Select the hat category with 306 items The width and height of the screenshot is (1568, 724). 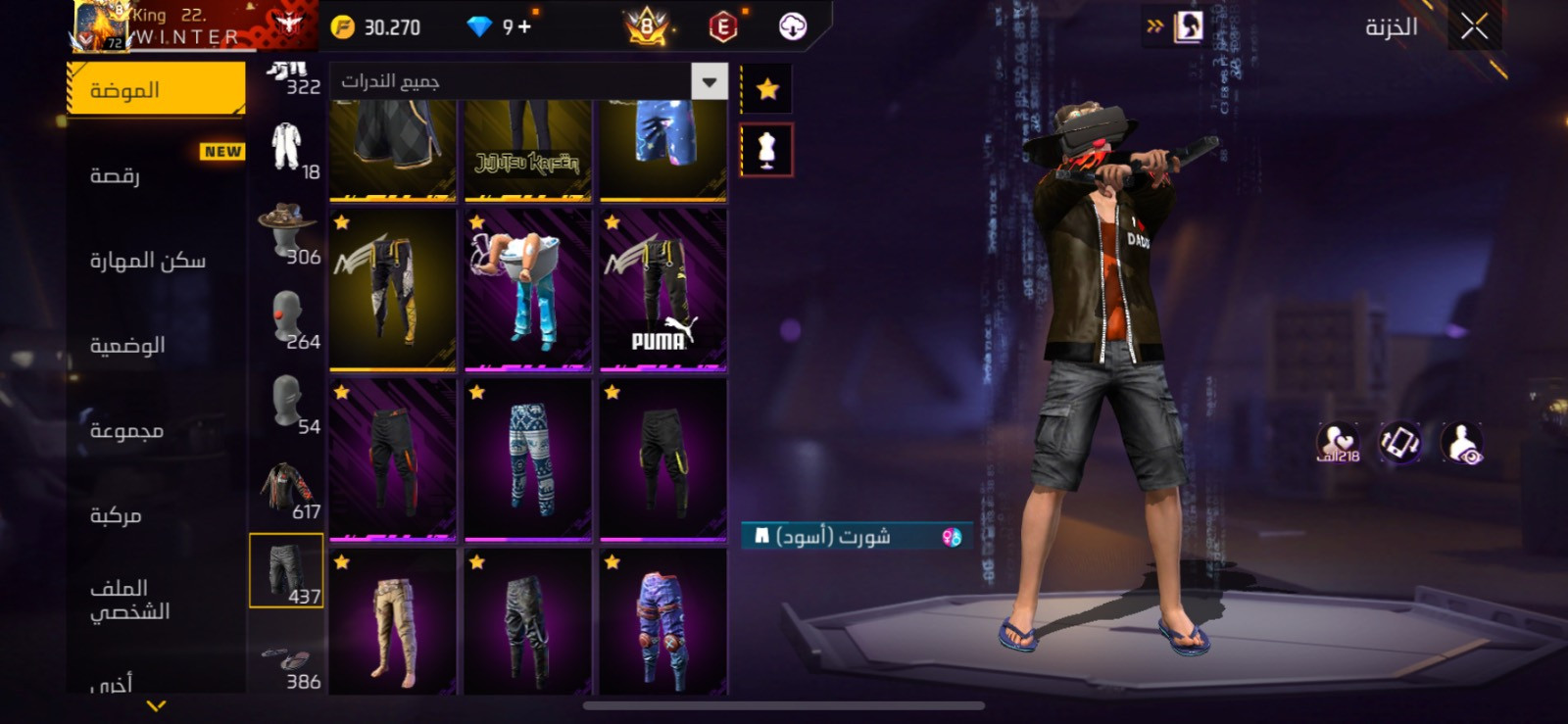(286, 231)
